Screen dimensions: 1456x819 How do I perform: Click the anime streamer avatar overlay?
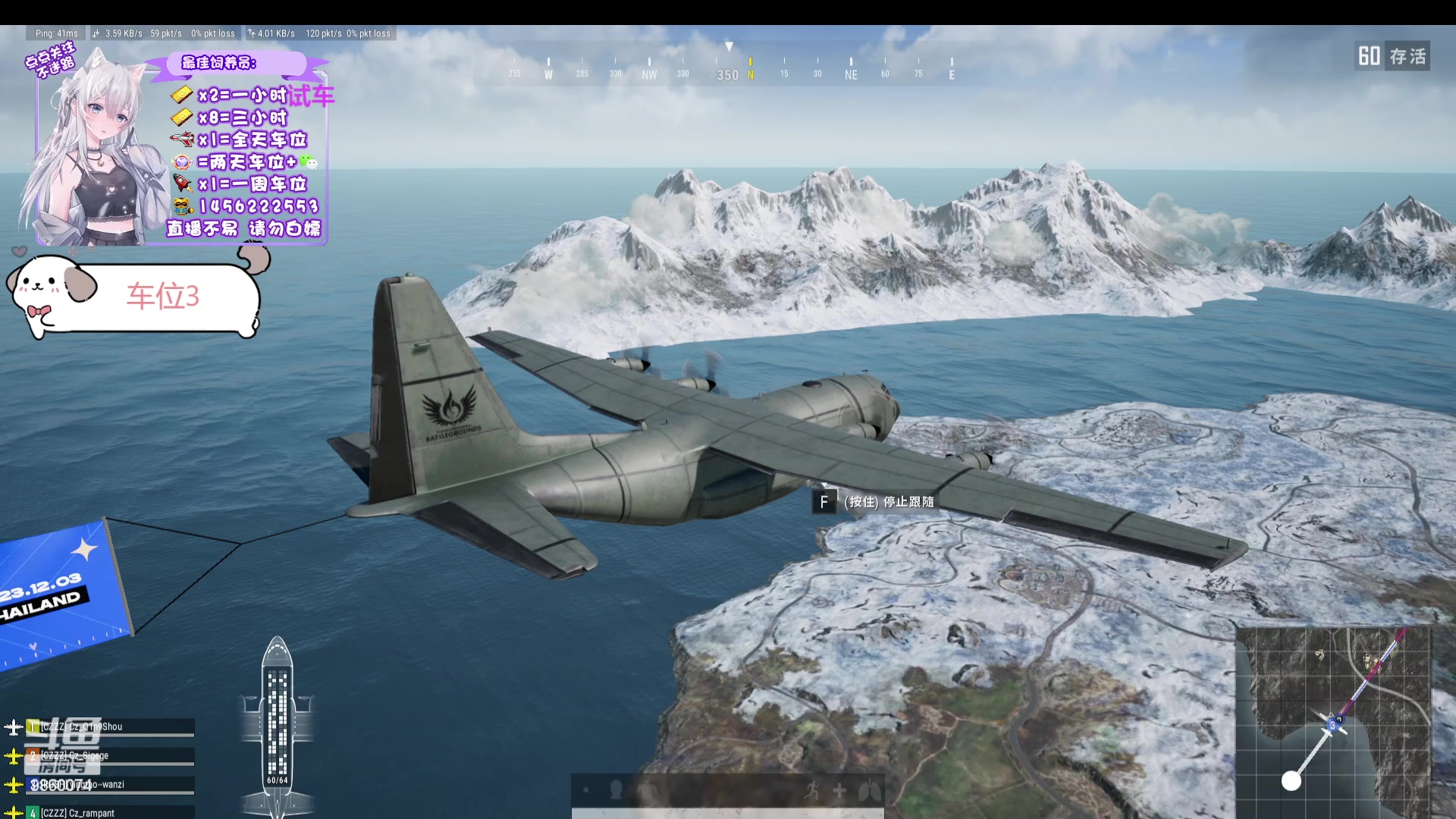click(x=95, y=152)
